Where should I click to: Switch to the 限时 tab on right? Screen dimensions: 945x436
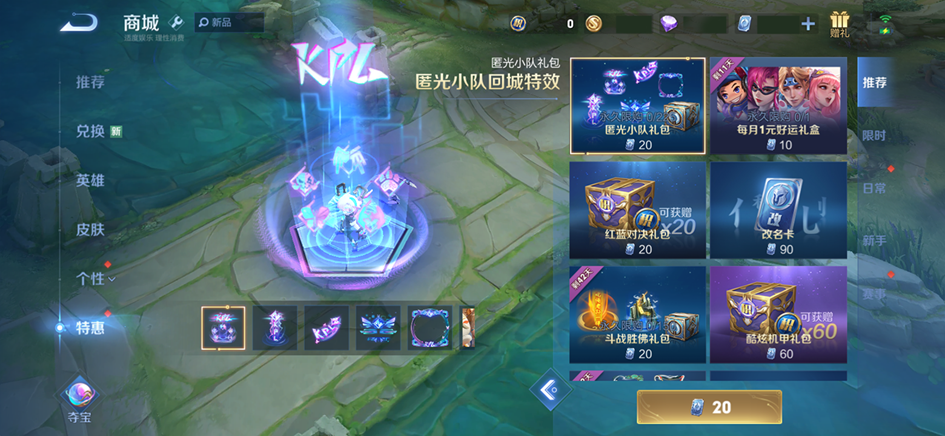coord(873,135)
